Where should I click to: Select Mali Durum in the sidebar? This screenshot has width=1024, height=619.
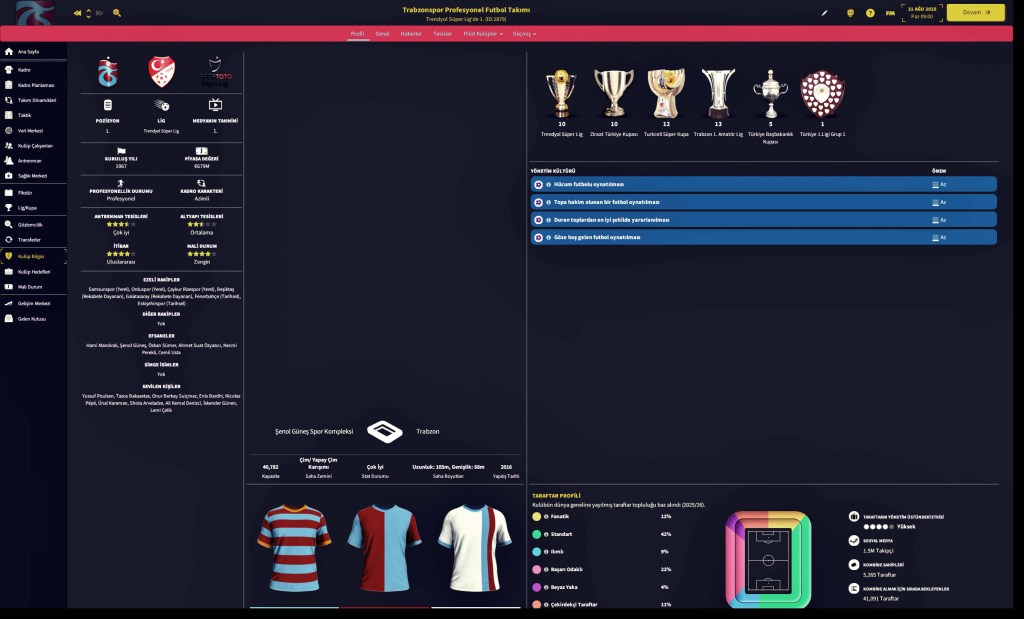pyautogui.click(x=30, y=287)
